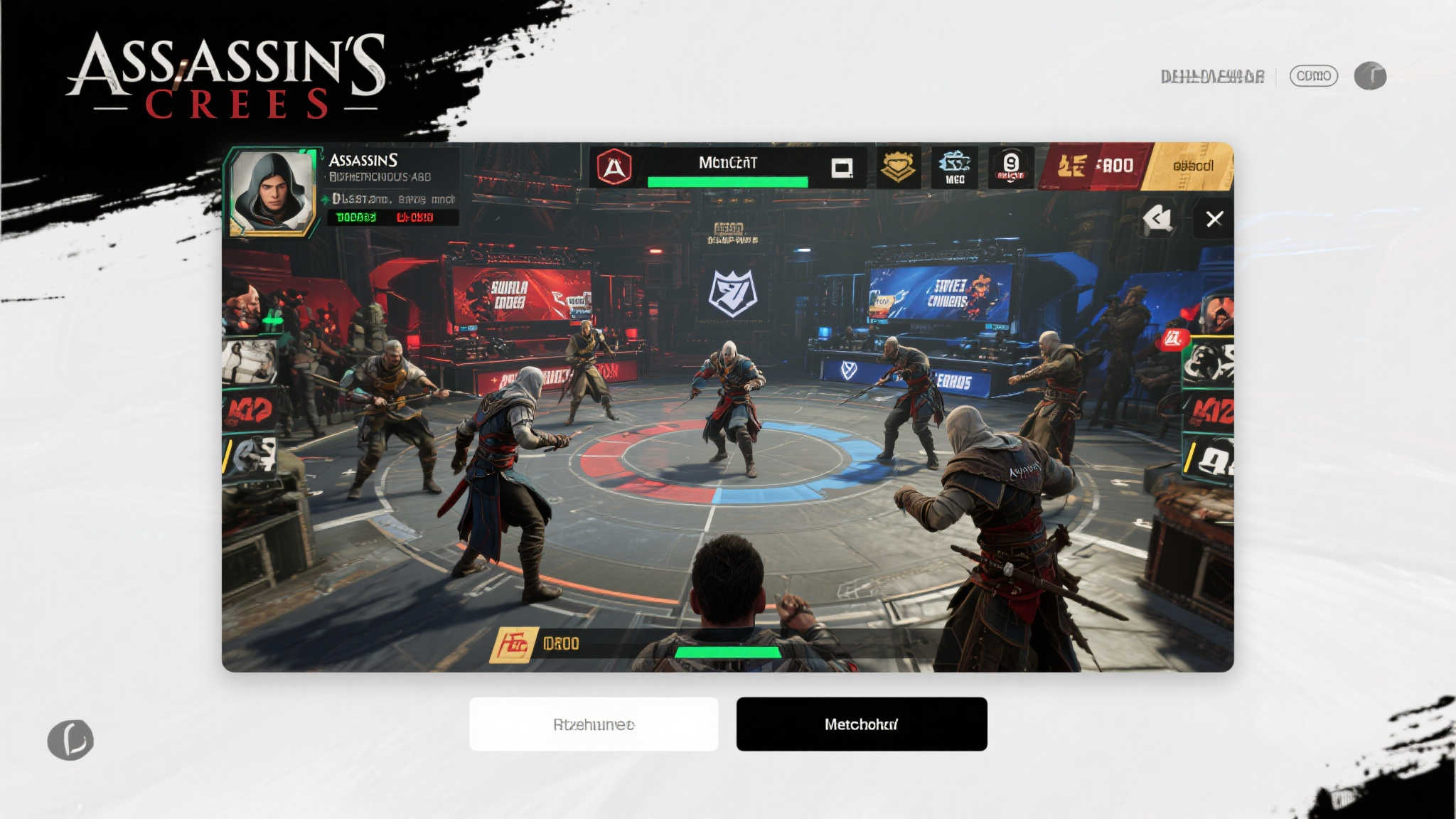Select the red graffiti tile on left panel
The height and width of the screenshot is (819, 1456).
click(249, 410)
